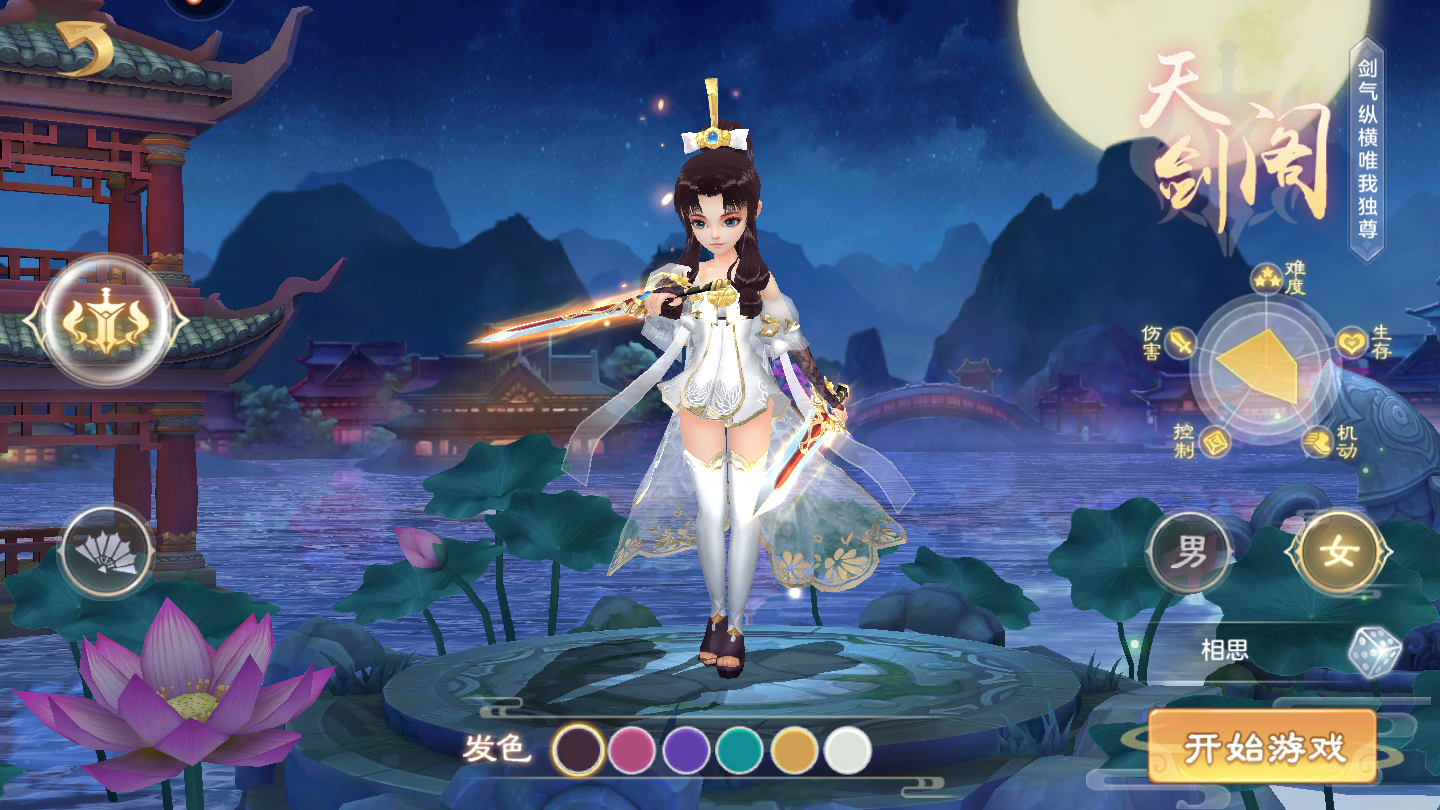Select the male 男 gender option
Image resolution: width=1440 pixels, height=810 pixels.
tap(1188, 553)
